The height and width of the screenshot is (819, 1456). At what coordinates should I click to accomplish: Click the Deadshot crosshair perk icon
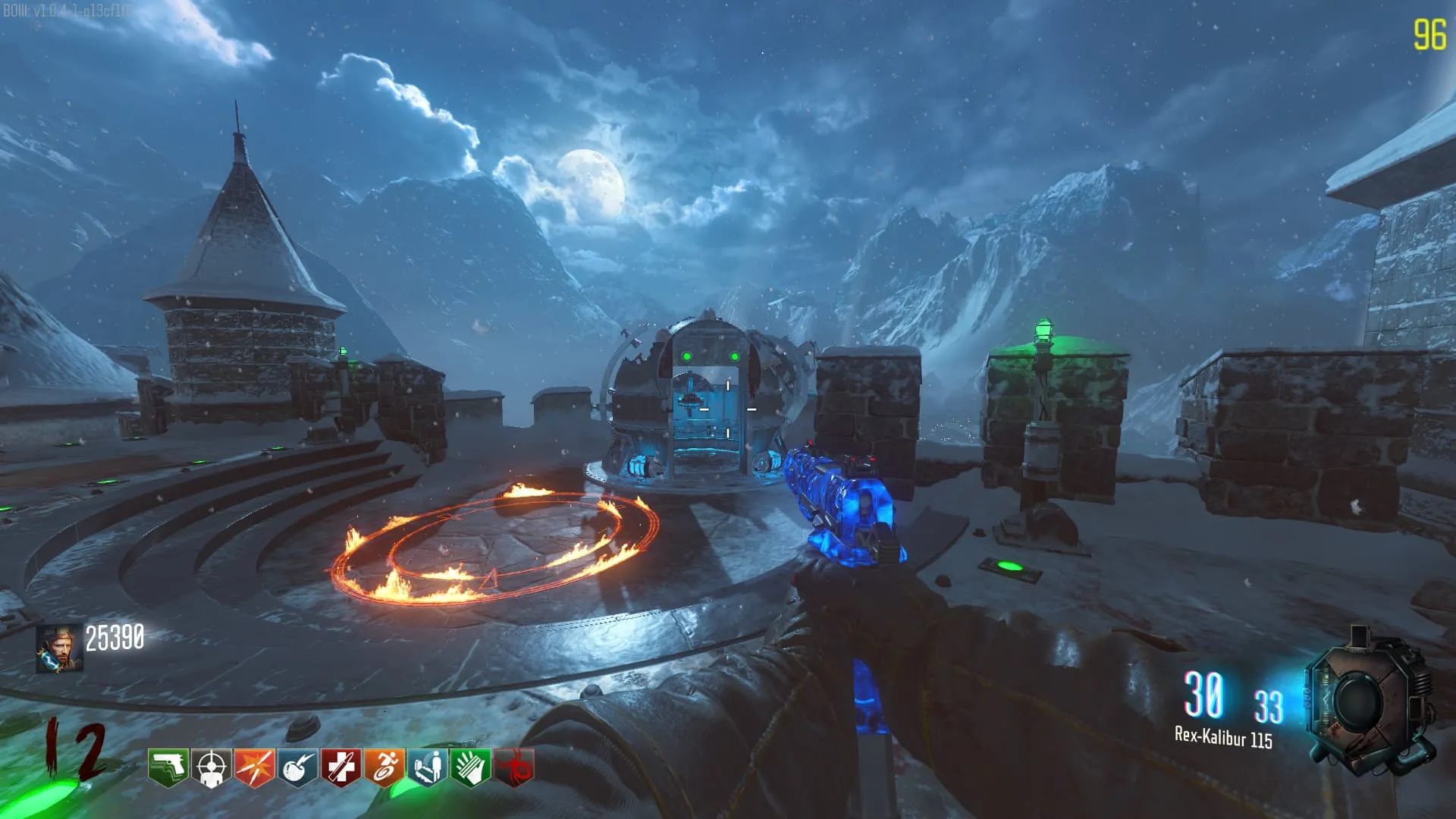point(211,767)
